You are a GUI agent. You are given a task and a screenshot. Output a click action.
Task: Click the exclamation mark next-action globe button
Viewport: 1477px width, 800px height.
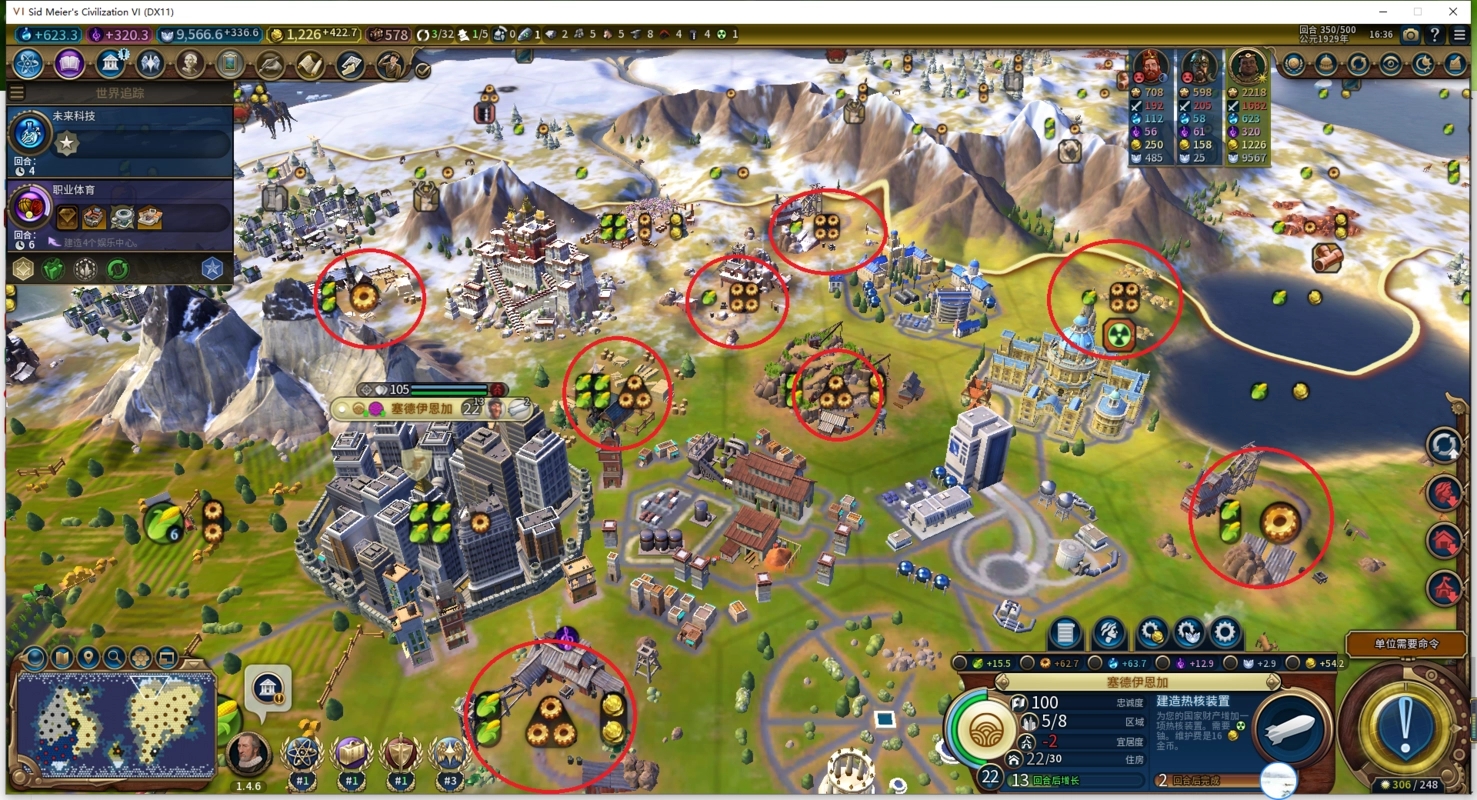1404,723
